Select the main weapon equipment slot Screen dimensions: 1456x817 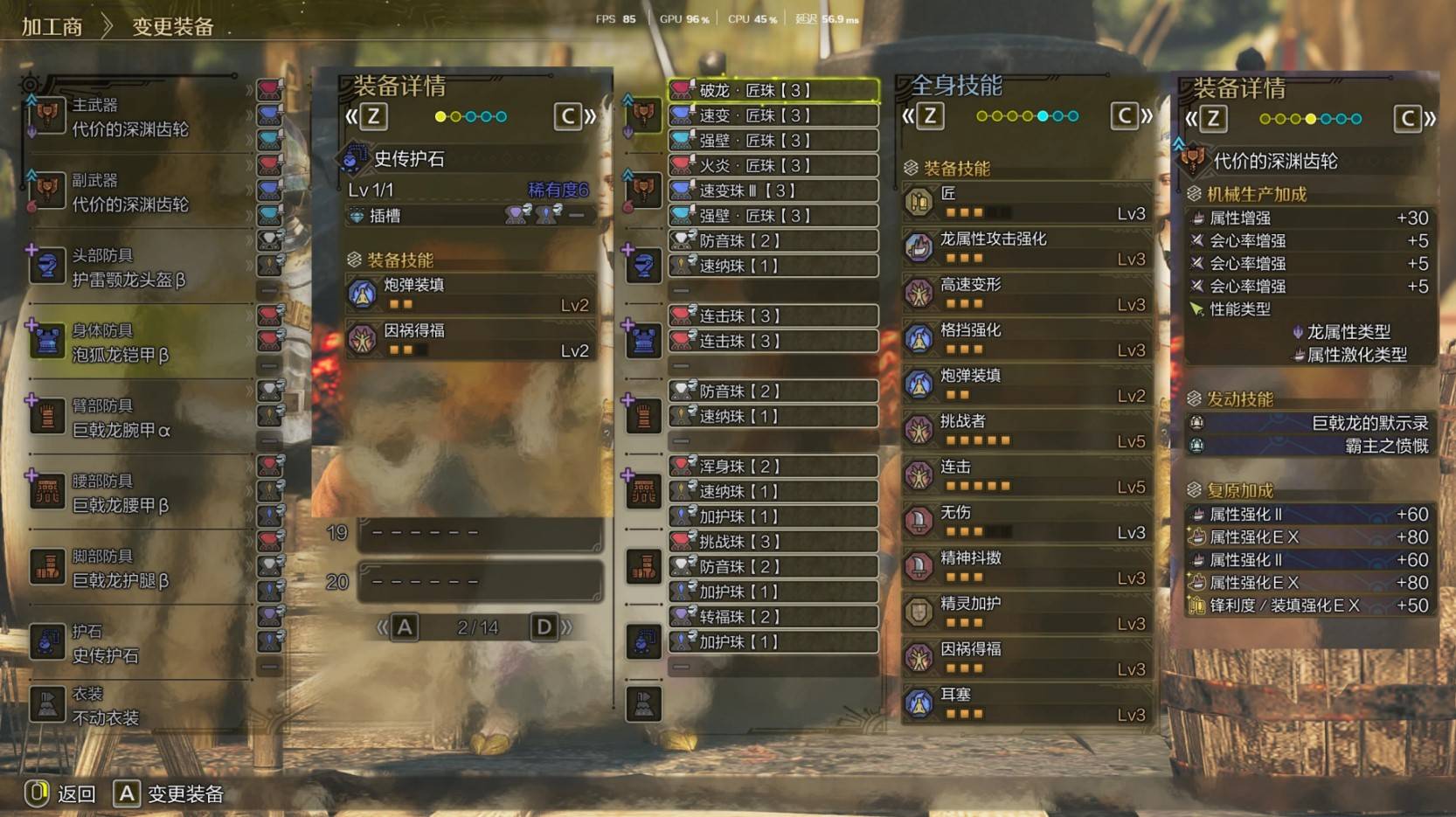tap(131, 117)
